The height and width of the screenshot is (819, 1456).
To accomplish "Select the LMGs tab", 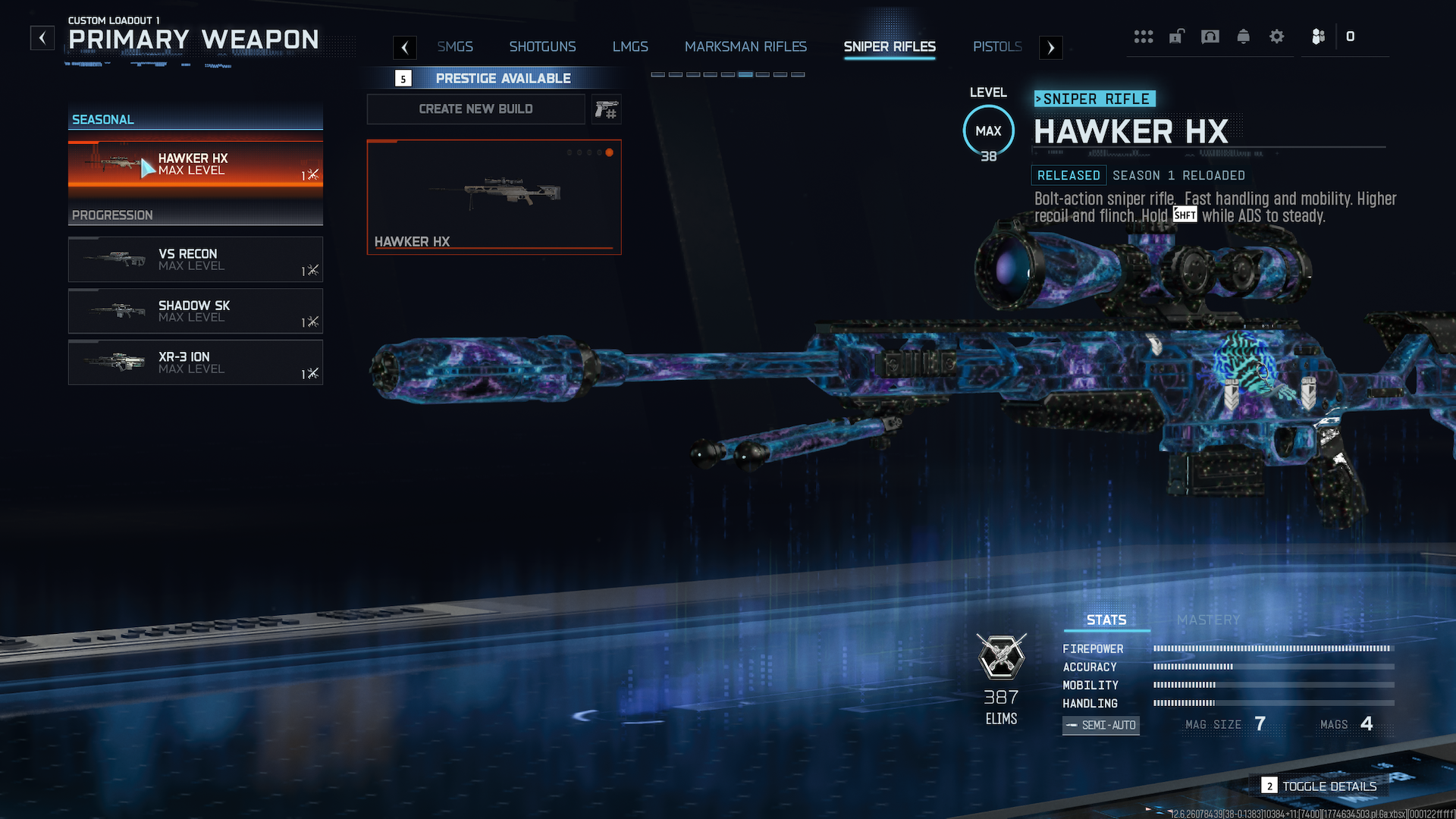I will coord(630,47).
